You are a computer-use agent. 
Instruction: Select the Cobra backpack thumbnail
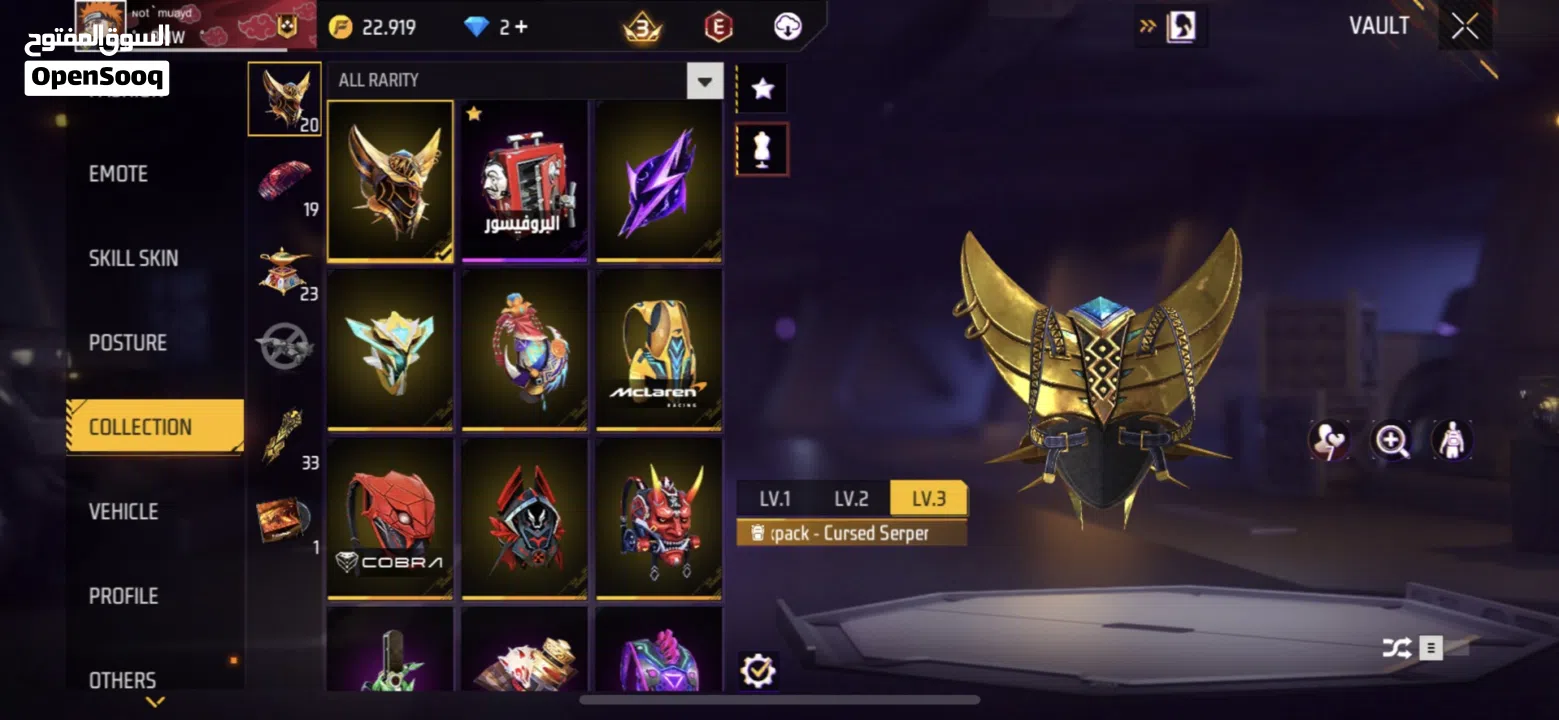point(390,518)
